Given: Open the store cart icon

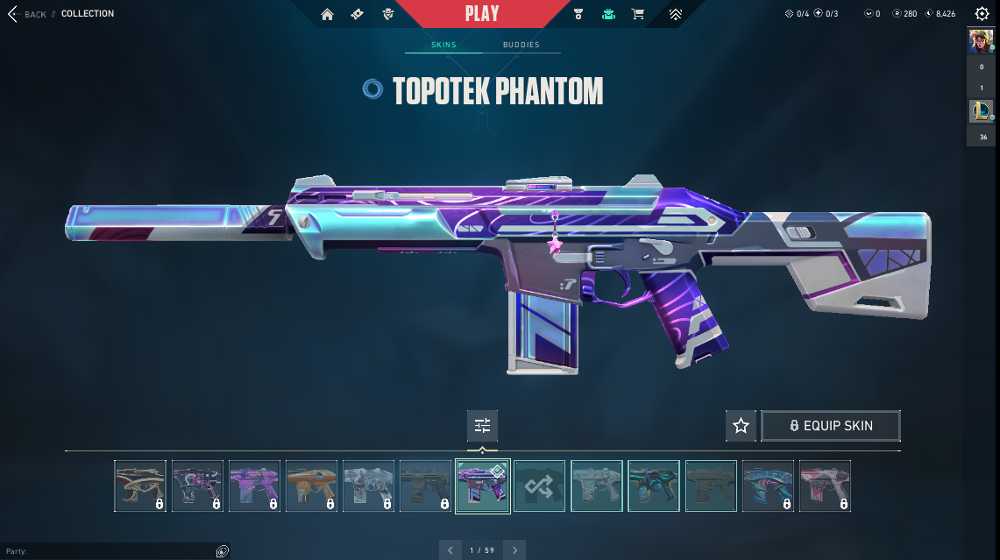Looking at the screenshot, I should tap(637, 14).
